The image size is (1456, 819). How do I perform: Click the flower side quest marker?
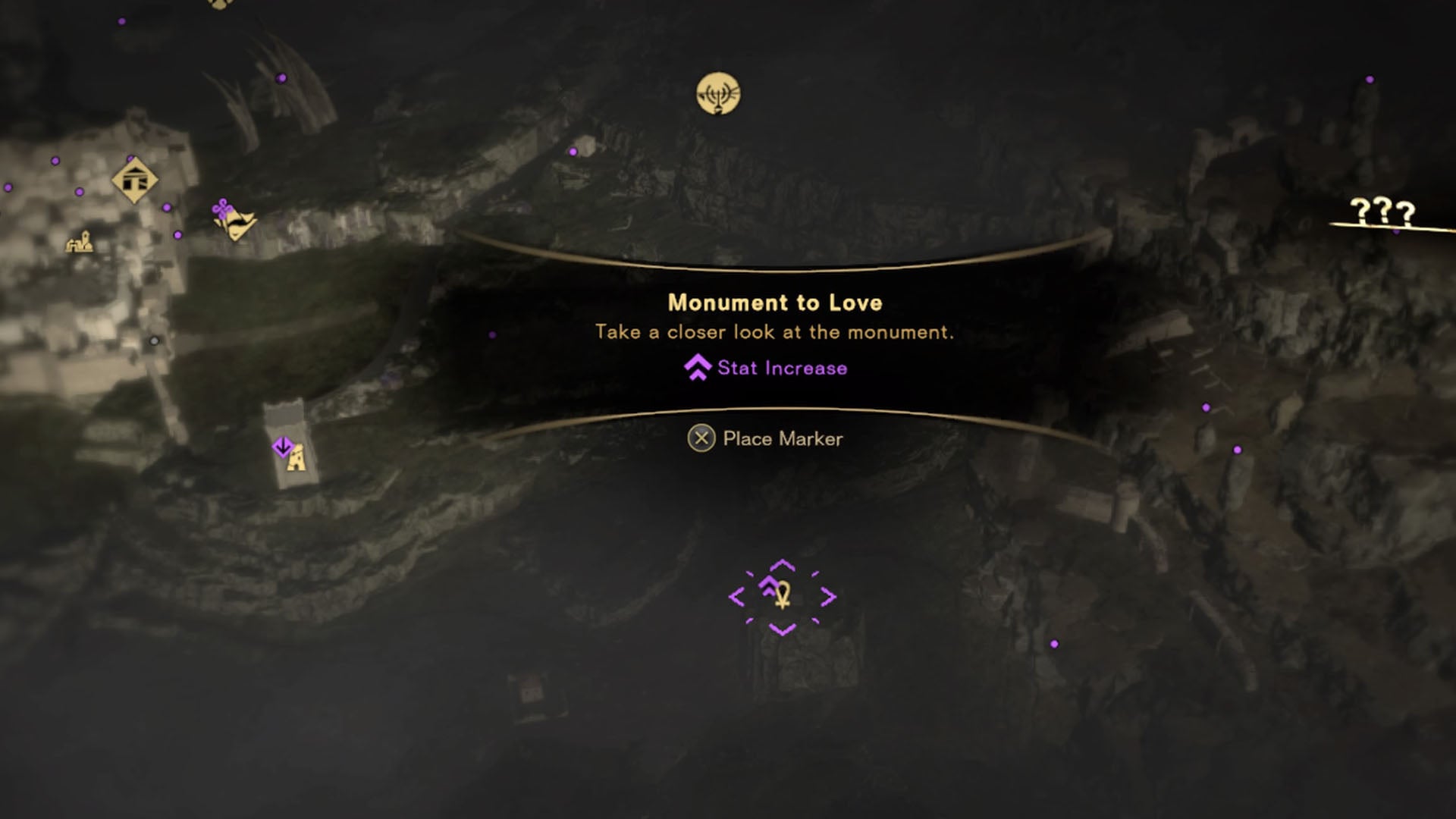pos(222,206)
